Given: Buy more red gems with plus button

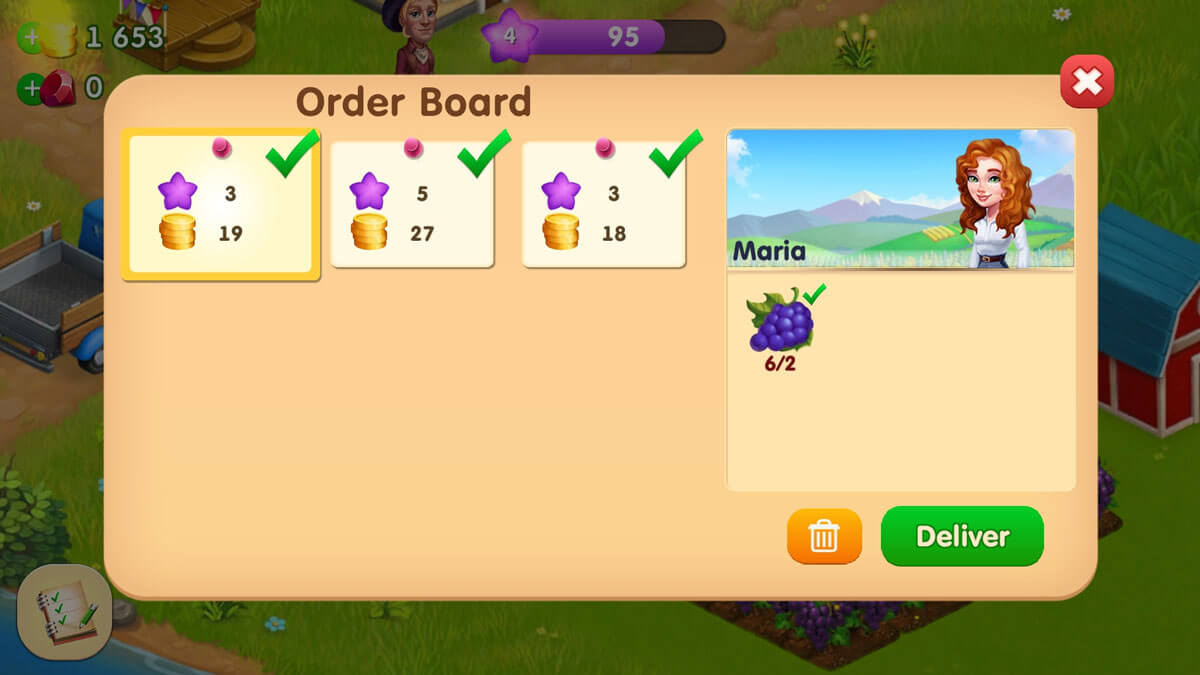Looking at the screenshot, I should point(31,88).
